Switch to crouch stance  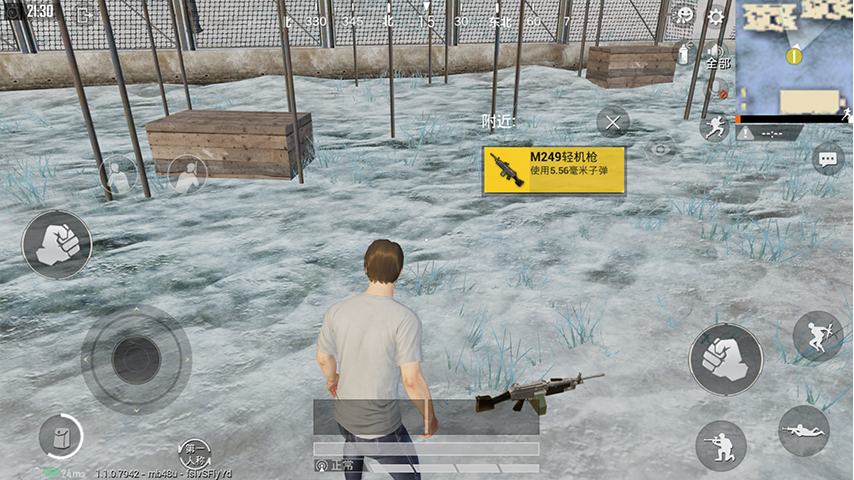pyautogui.click(x=720, y=445)
